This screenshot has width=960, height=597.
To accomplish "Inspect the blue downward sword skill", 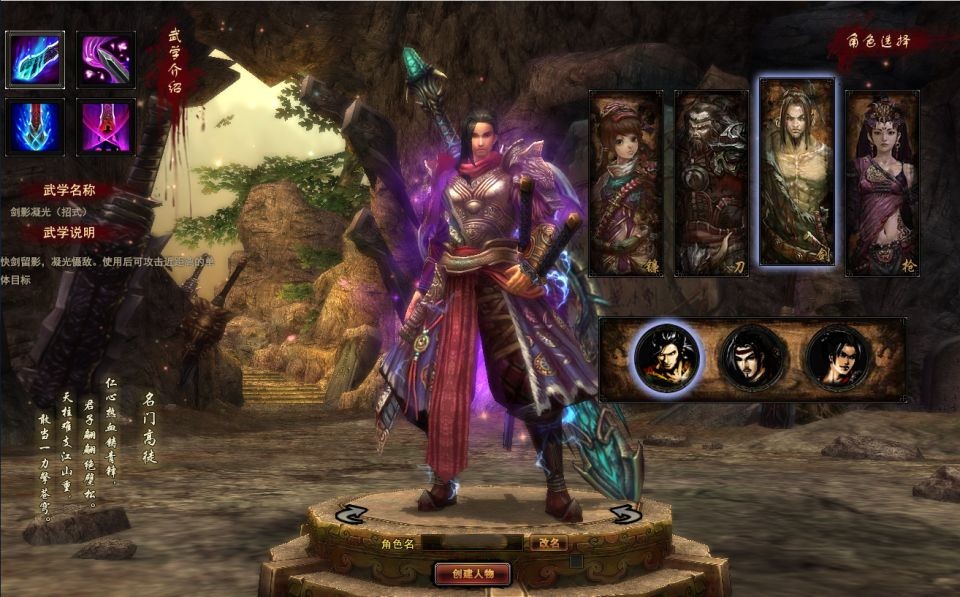I will coord(35,126).
